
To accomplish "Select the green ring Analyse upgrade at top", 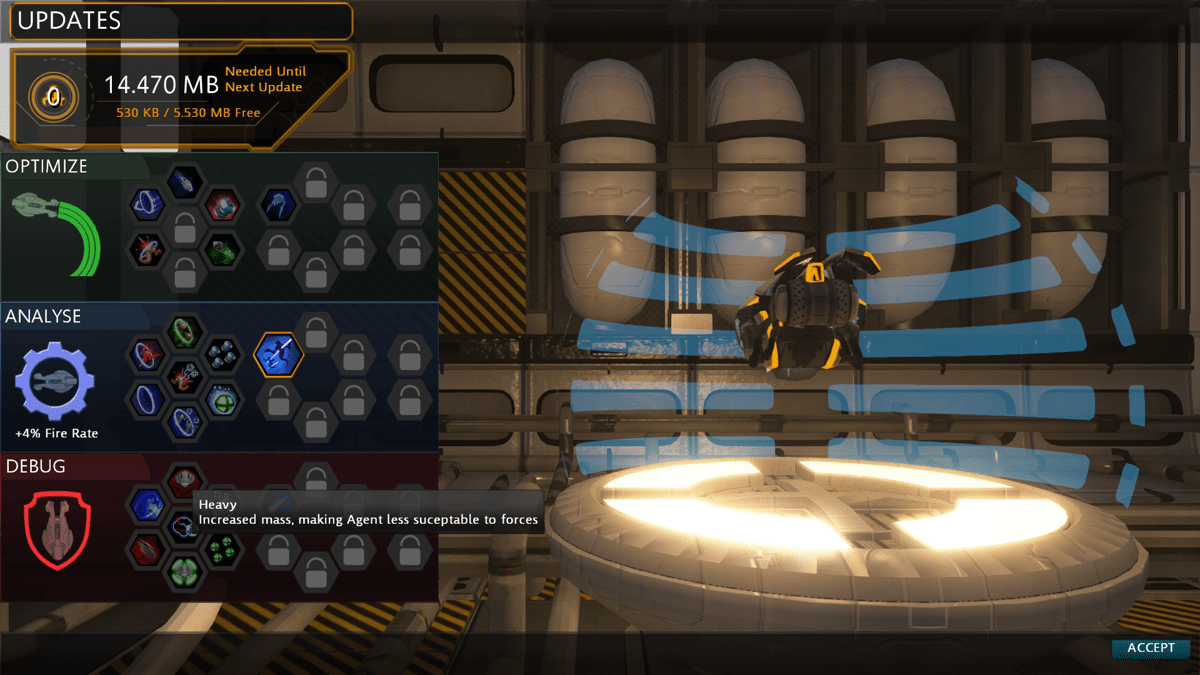I will 184,331.
